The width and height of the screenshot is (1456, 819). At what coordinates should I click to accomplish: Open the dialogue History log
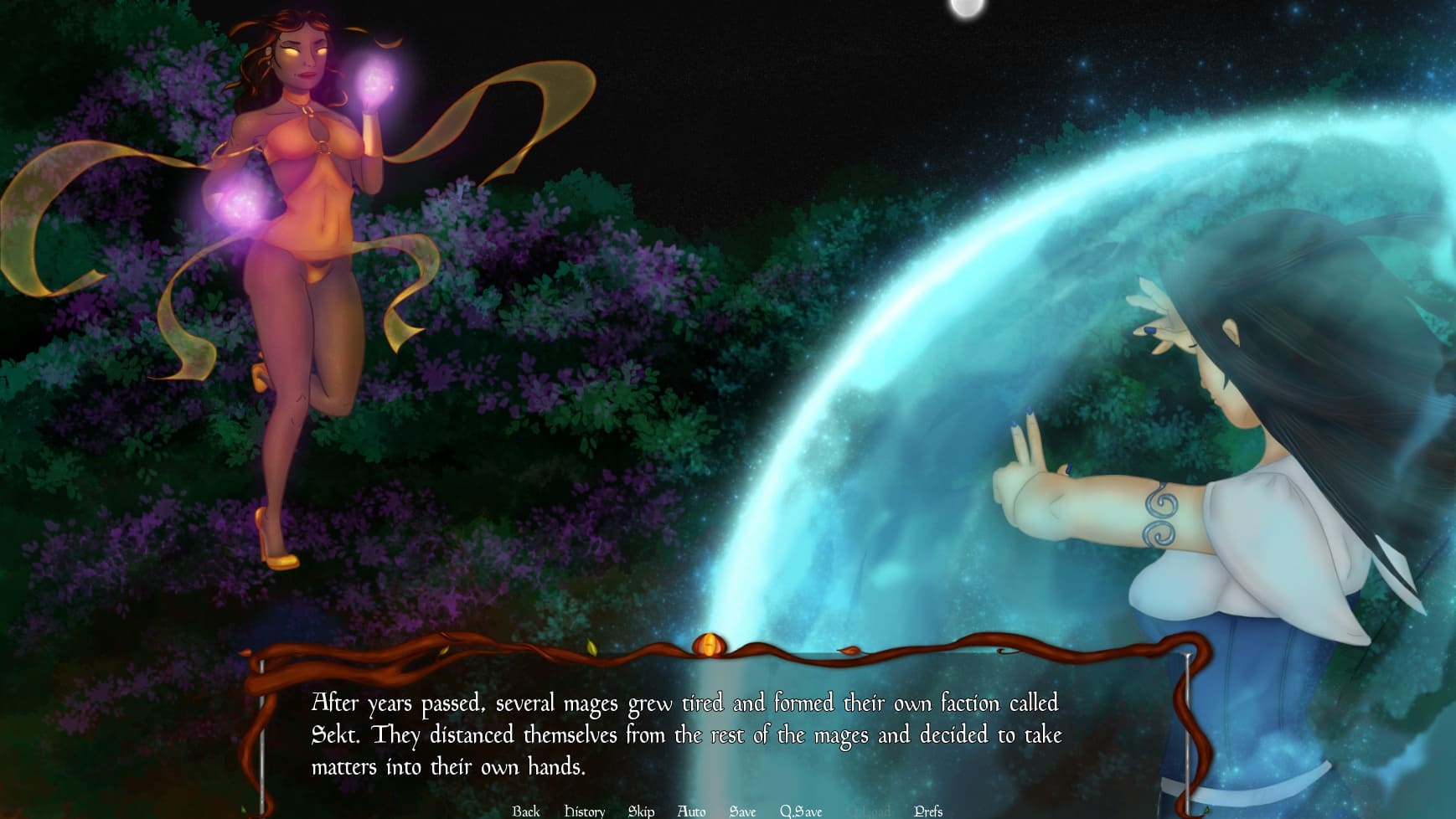point(584,811)
